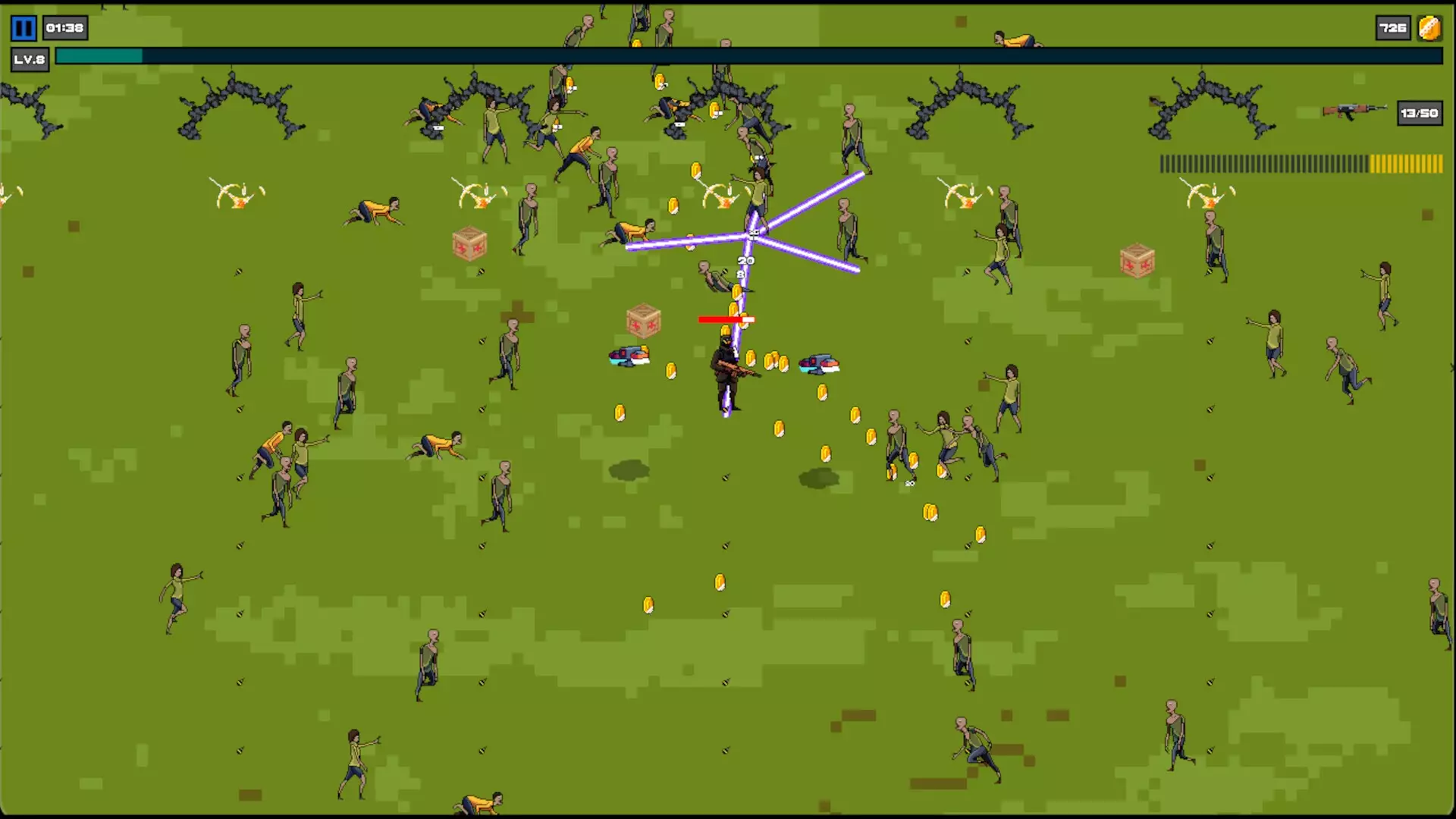Click the teal XP progress bar at top
The image size is (1456, 819).
[99, 55]
